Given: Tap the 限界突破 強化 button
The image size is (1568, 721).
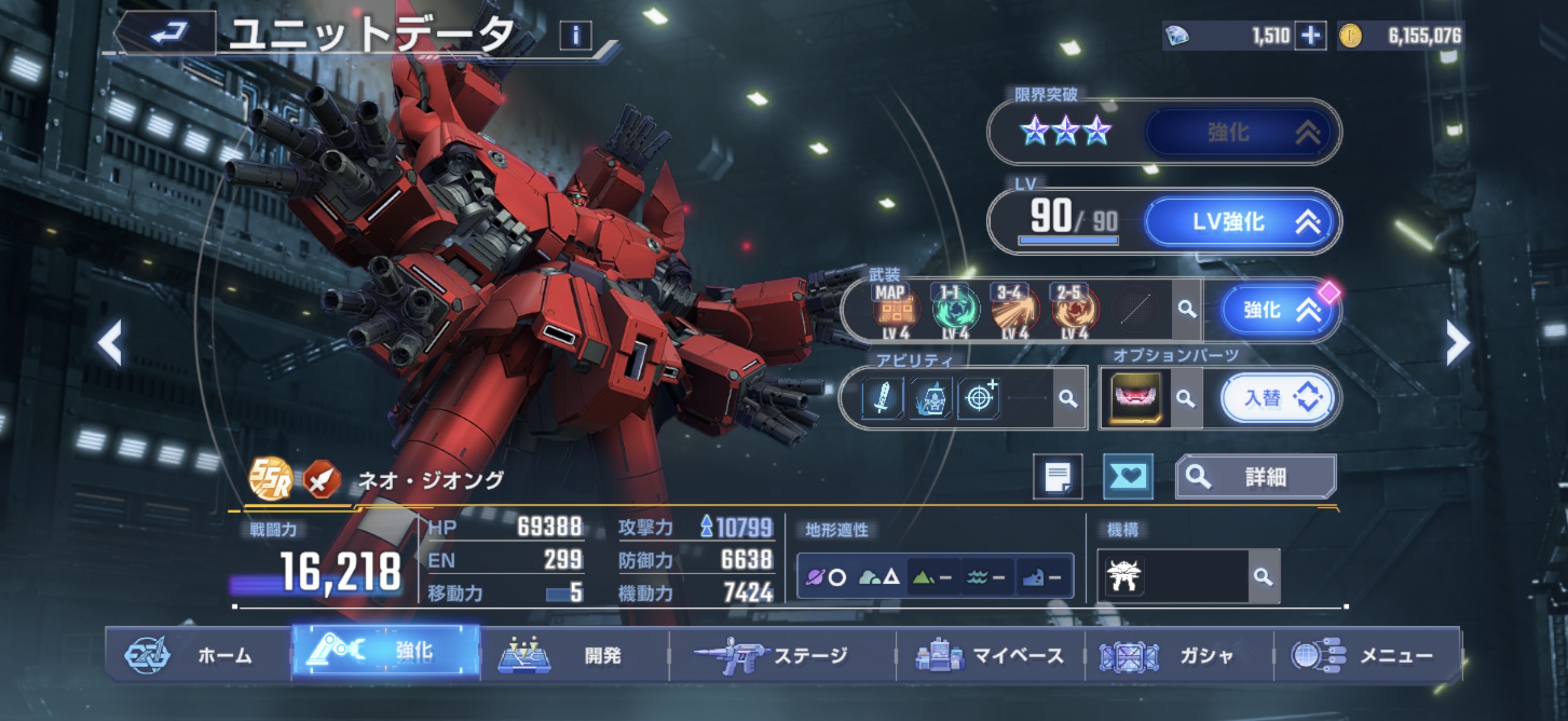Looking at the screenshot, I should click(x=1240, y=132).
